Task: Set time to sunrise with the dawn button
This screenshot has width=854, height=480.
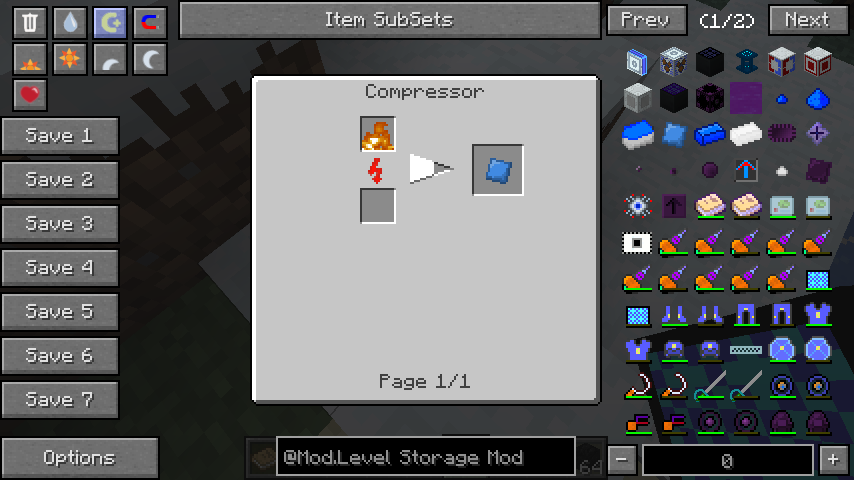Action: [30, 59]
